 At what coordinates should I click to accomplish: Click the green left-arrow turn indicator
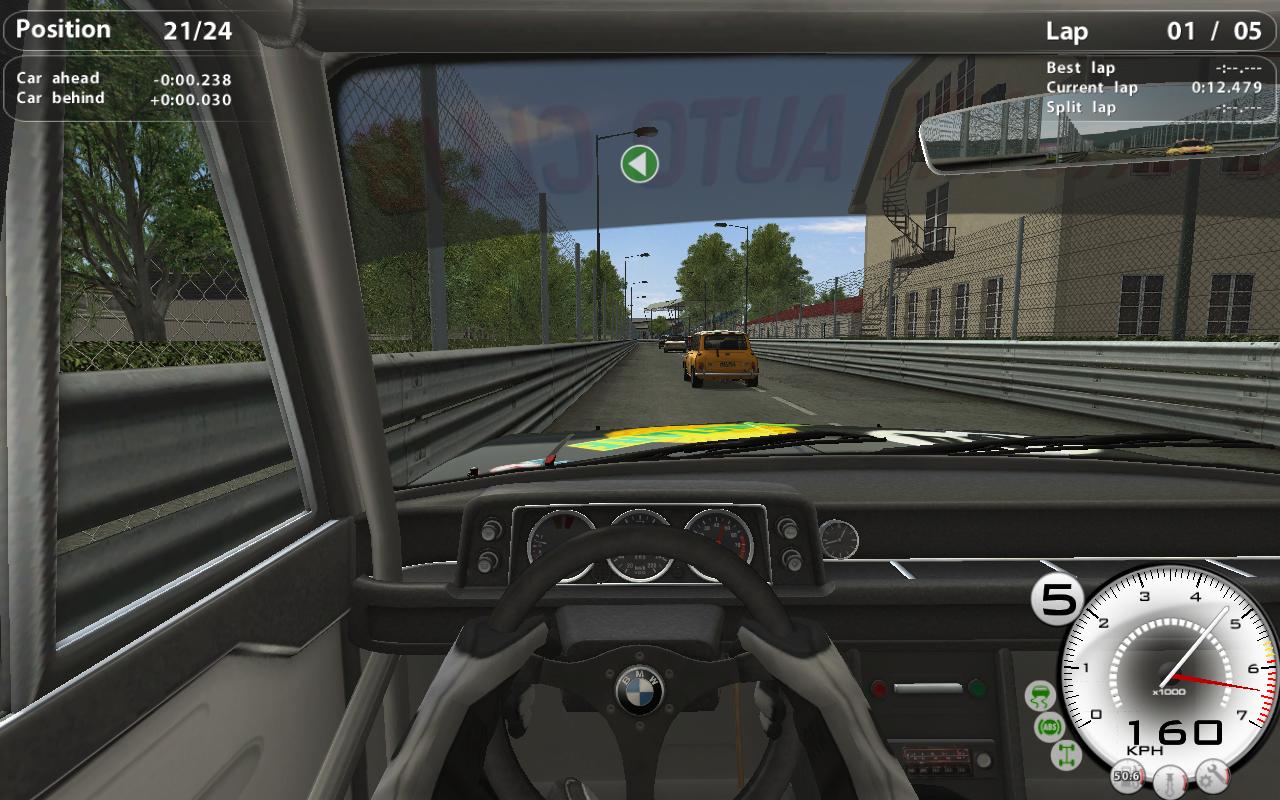coord(639,163)
